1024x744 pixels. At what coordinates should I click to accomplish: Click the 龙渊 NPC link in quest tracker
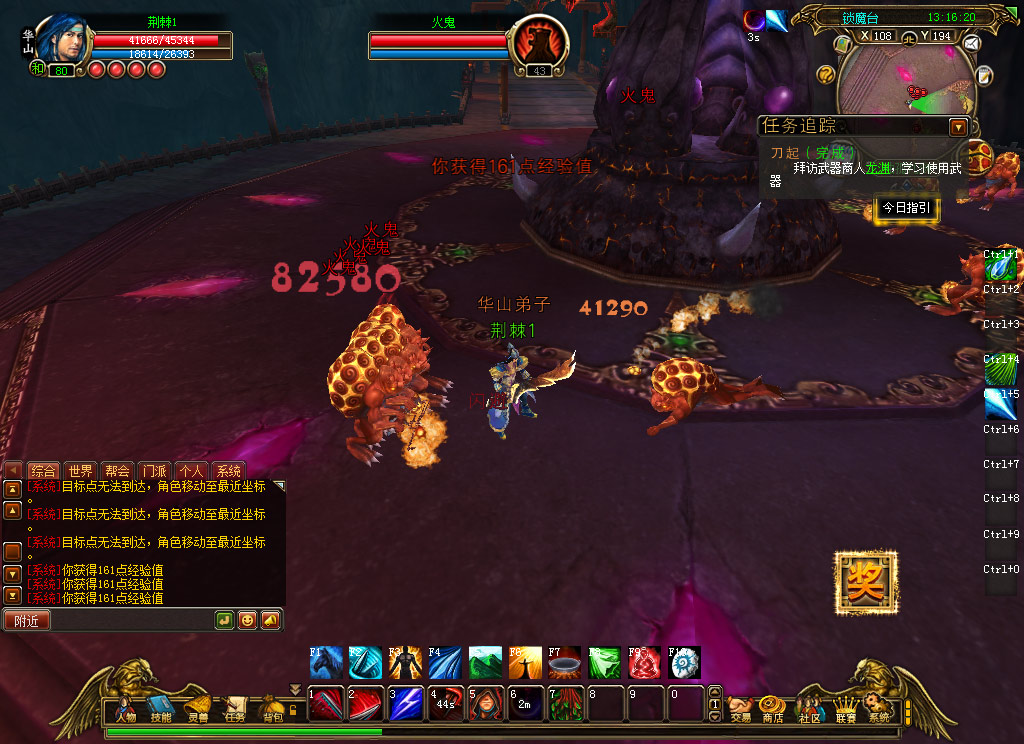(x=877, y=168)
